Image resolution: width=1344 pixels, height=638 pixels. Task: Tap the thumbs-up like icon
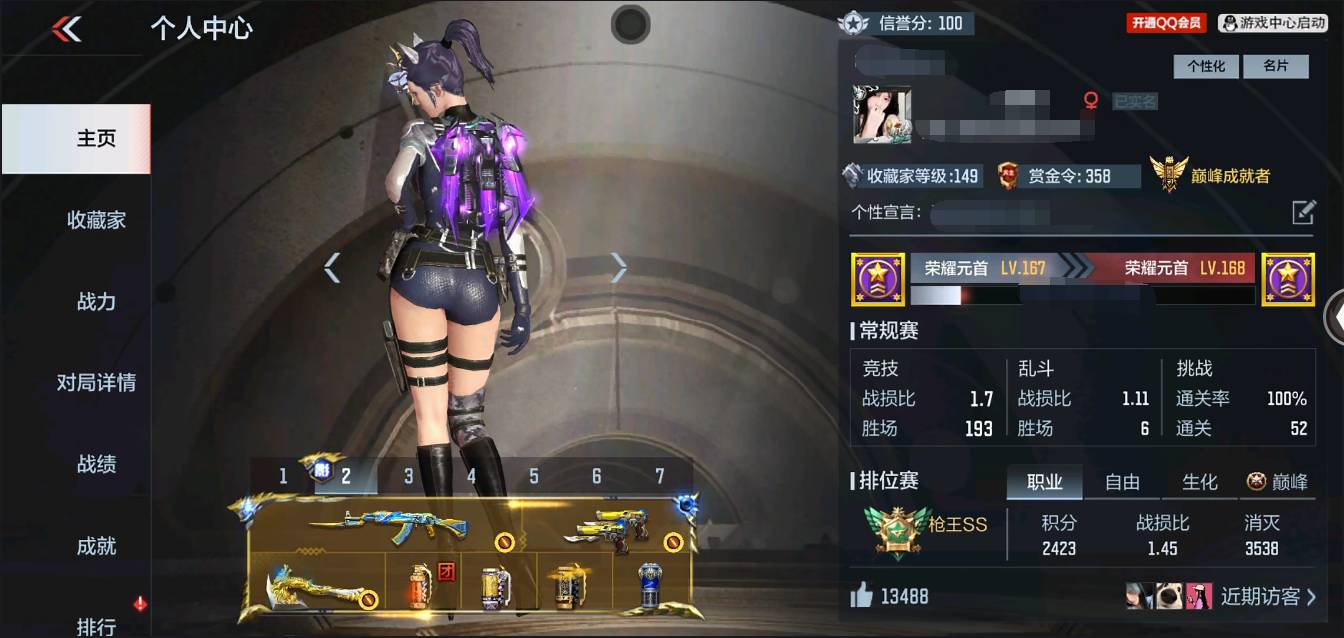coord(861,597)
